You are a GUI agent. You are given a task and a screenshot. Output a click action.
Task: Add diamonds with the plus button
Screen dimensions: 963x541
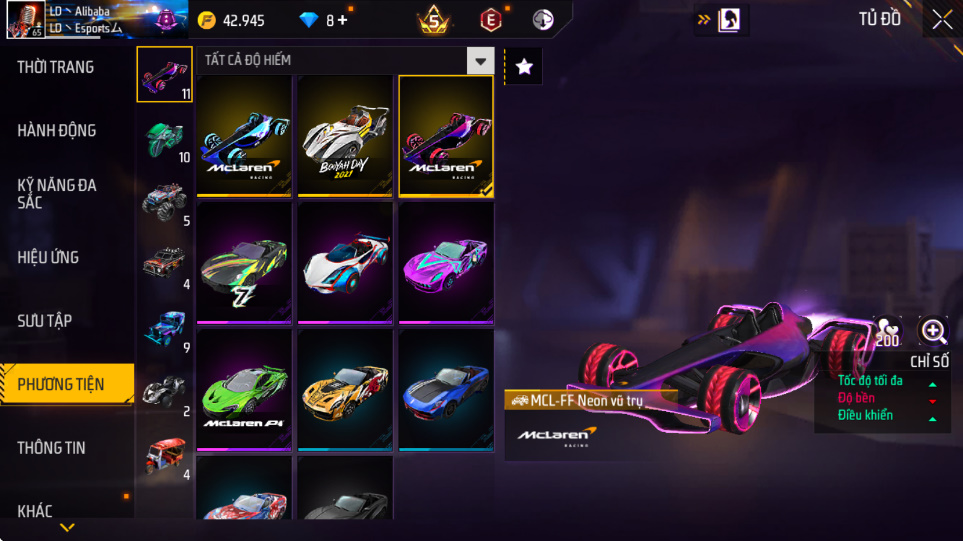[x=343, y=20]
